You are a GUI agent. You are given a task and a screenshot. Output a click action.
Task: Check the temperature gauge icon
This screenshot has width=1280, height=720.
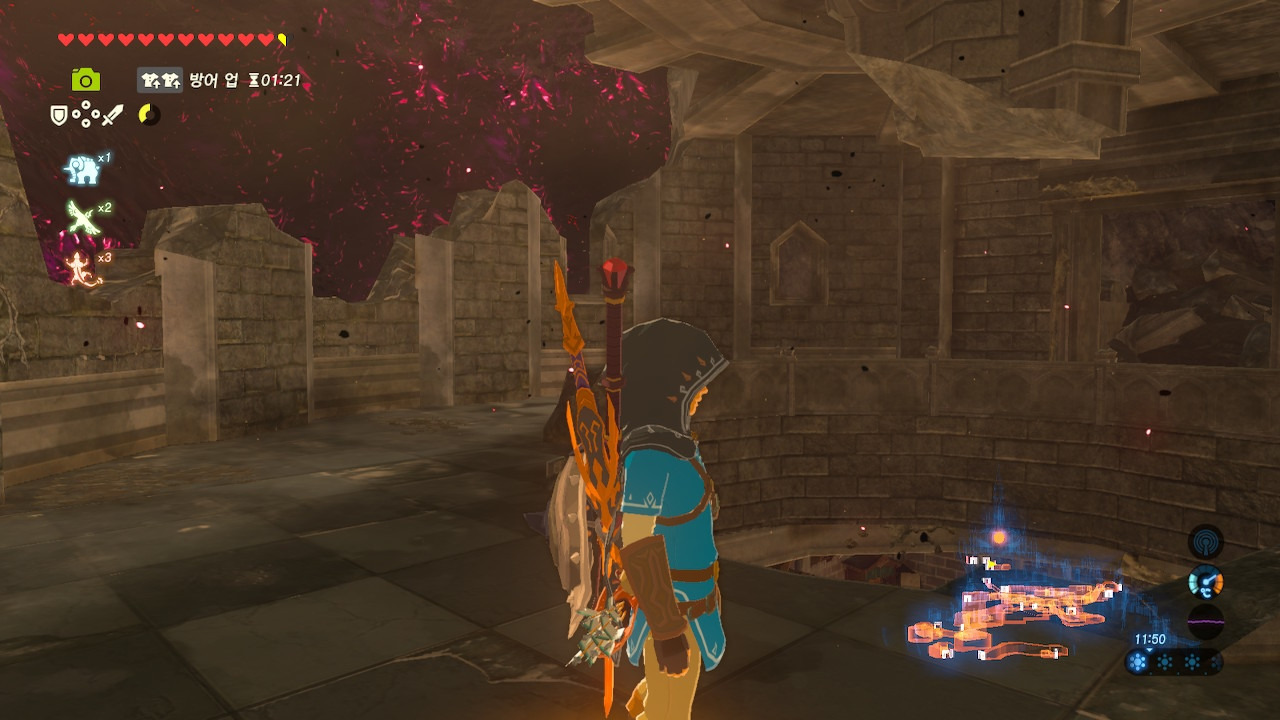[x=1205, y=582]
